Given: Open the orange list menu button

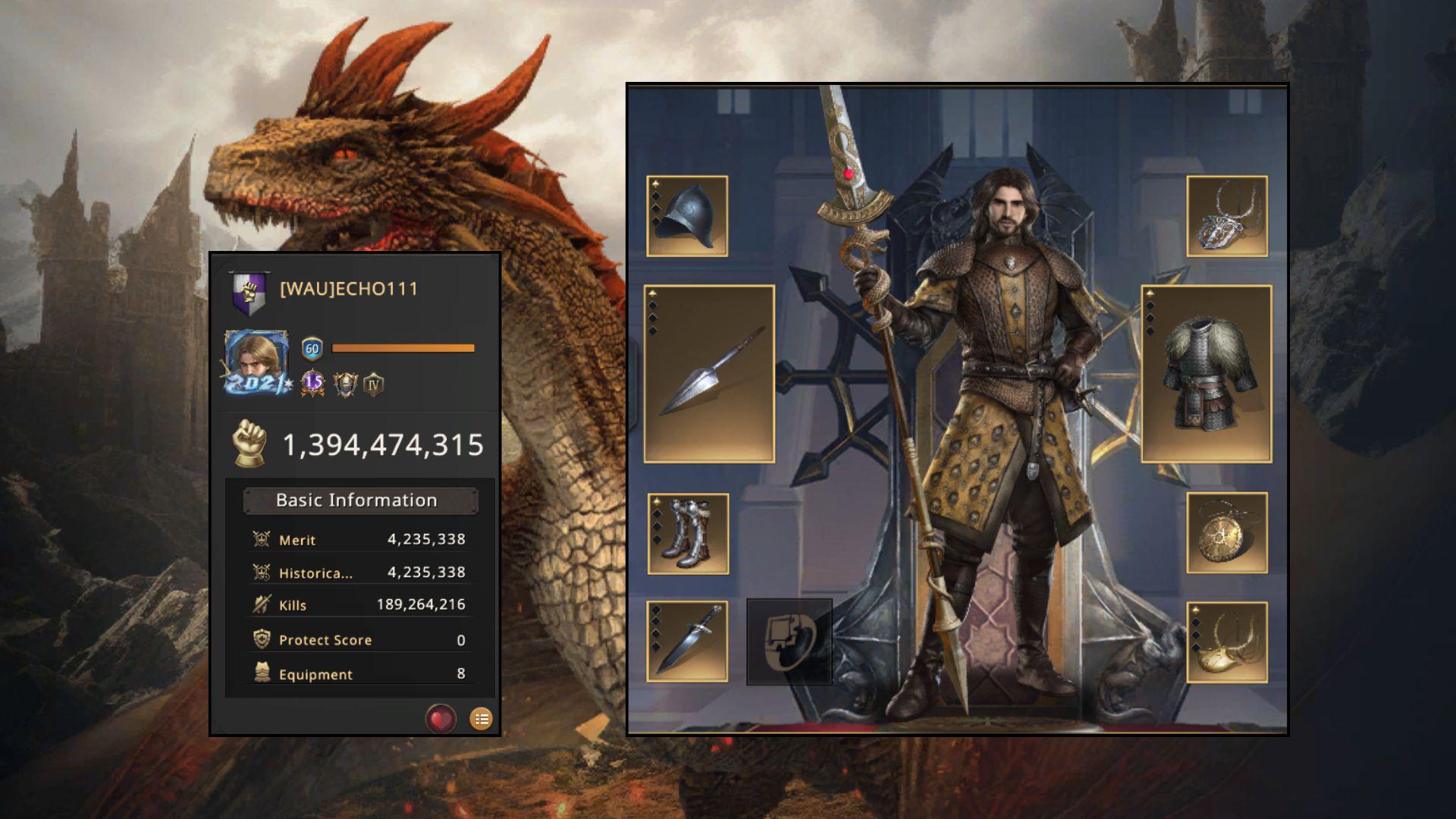Looking at the screenshot, I should [481, 718].
